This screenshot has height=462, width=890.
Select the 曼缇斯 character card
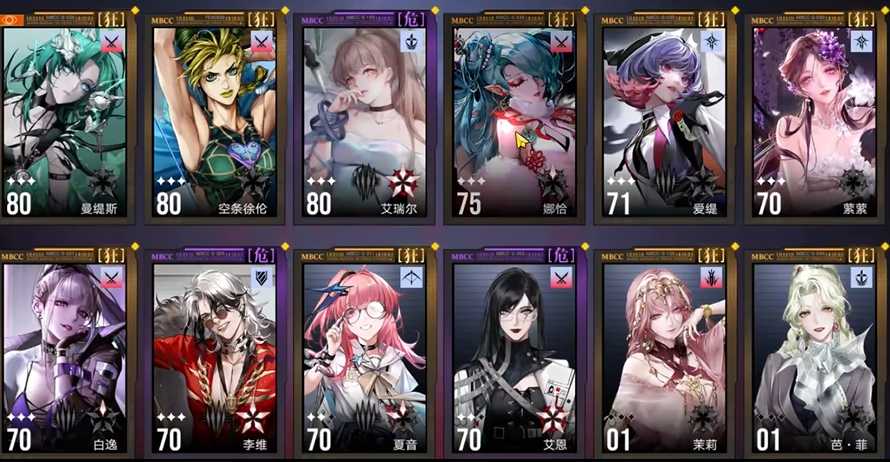pyautogui.click(x=66, y=120)
